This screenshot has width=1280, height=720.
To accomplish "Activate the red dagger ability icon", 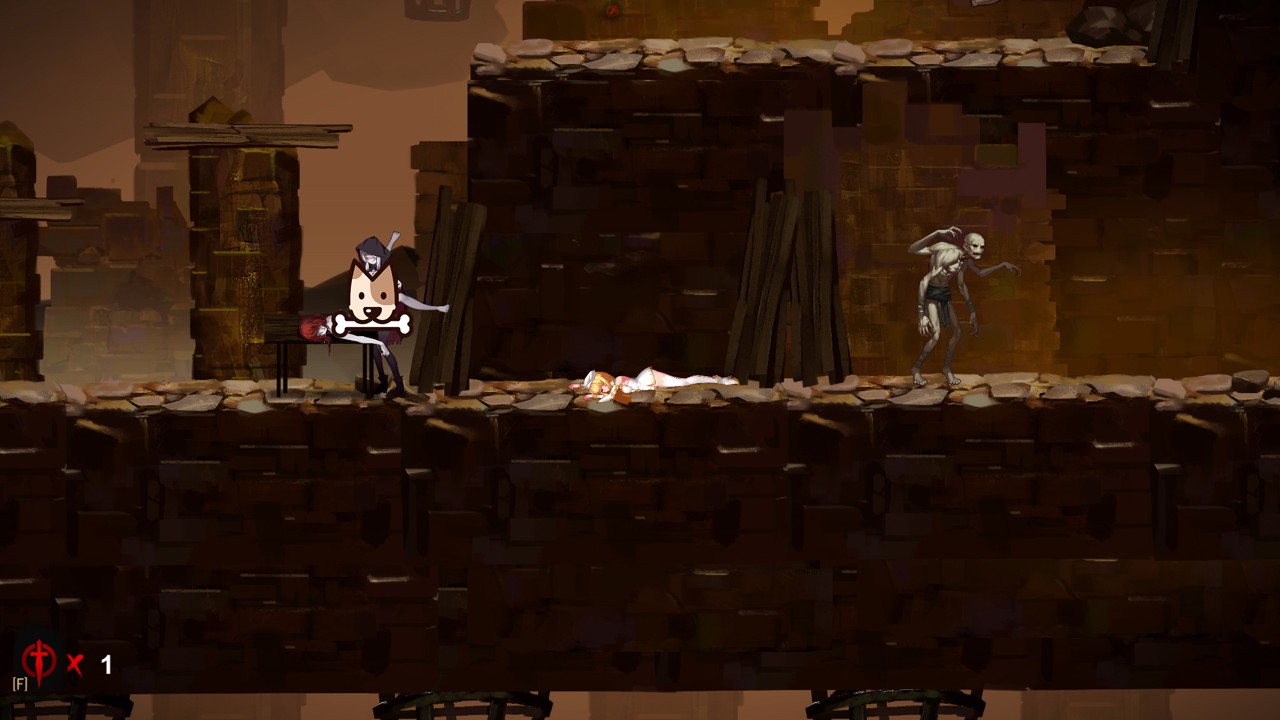I will tap(38, 662).
